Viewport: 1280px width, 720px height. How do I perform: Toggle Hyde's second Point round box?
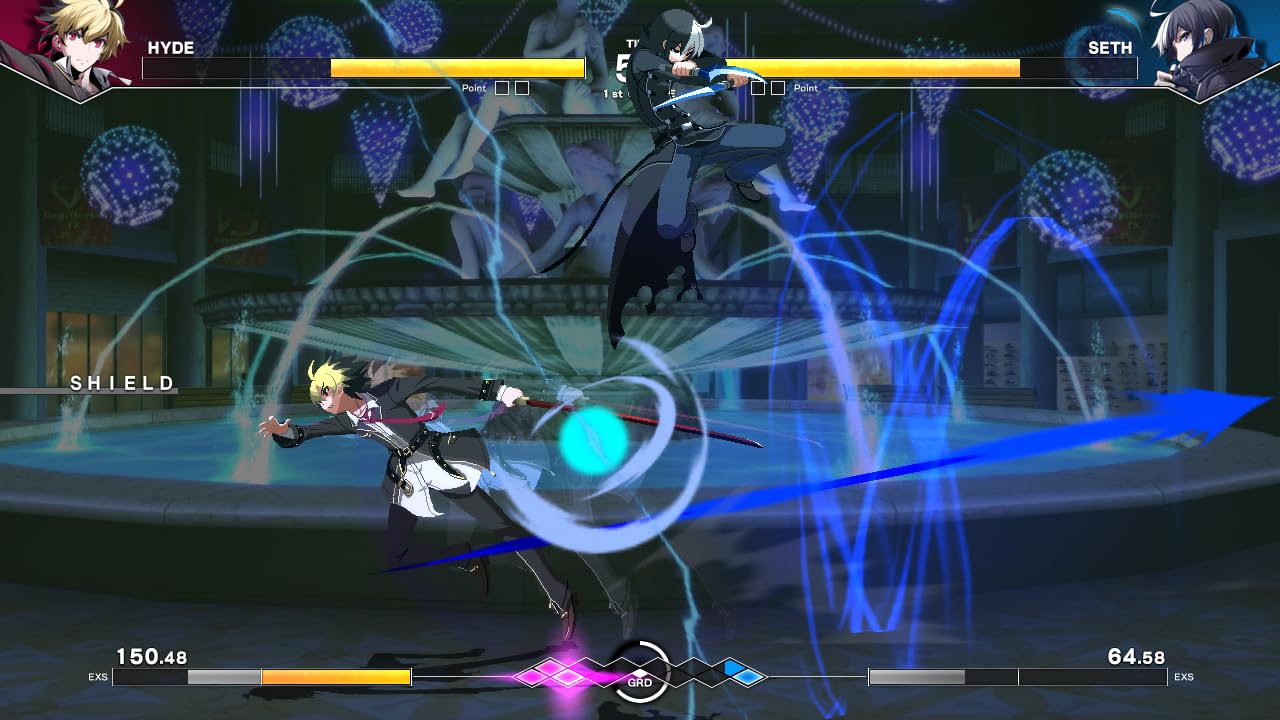(522, 88)
